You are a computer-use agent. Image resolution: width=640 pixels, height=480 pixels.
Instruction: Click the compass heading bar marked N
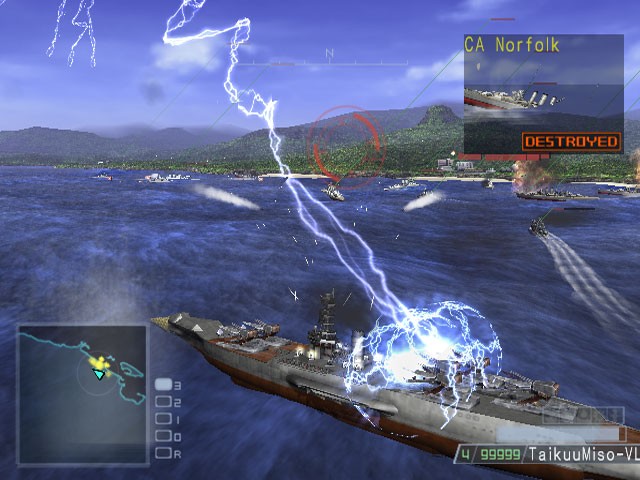[328, 62]
